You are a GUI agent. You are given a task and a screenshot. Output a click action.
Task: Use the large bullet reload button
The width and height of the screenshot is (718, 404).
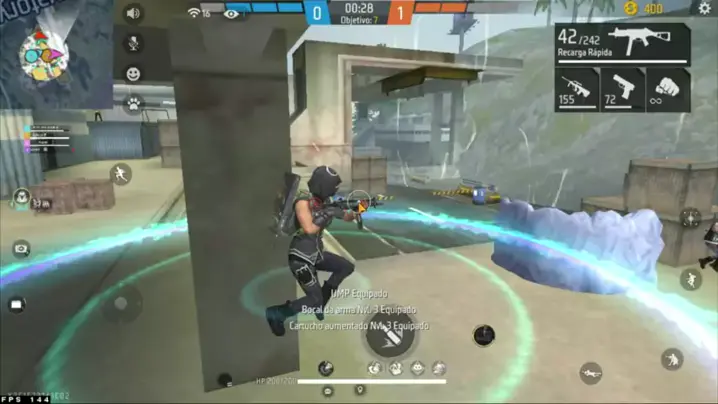pyautogui.click(x=389, y=334)
